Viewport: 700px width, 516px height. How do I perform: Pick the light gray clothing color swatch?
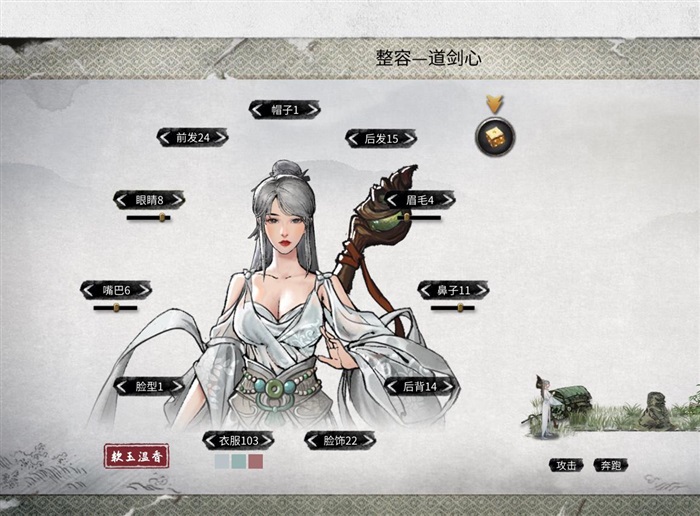pos(221,461)
